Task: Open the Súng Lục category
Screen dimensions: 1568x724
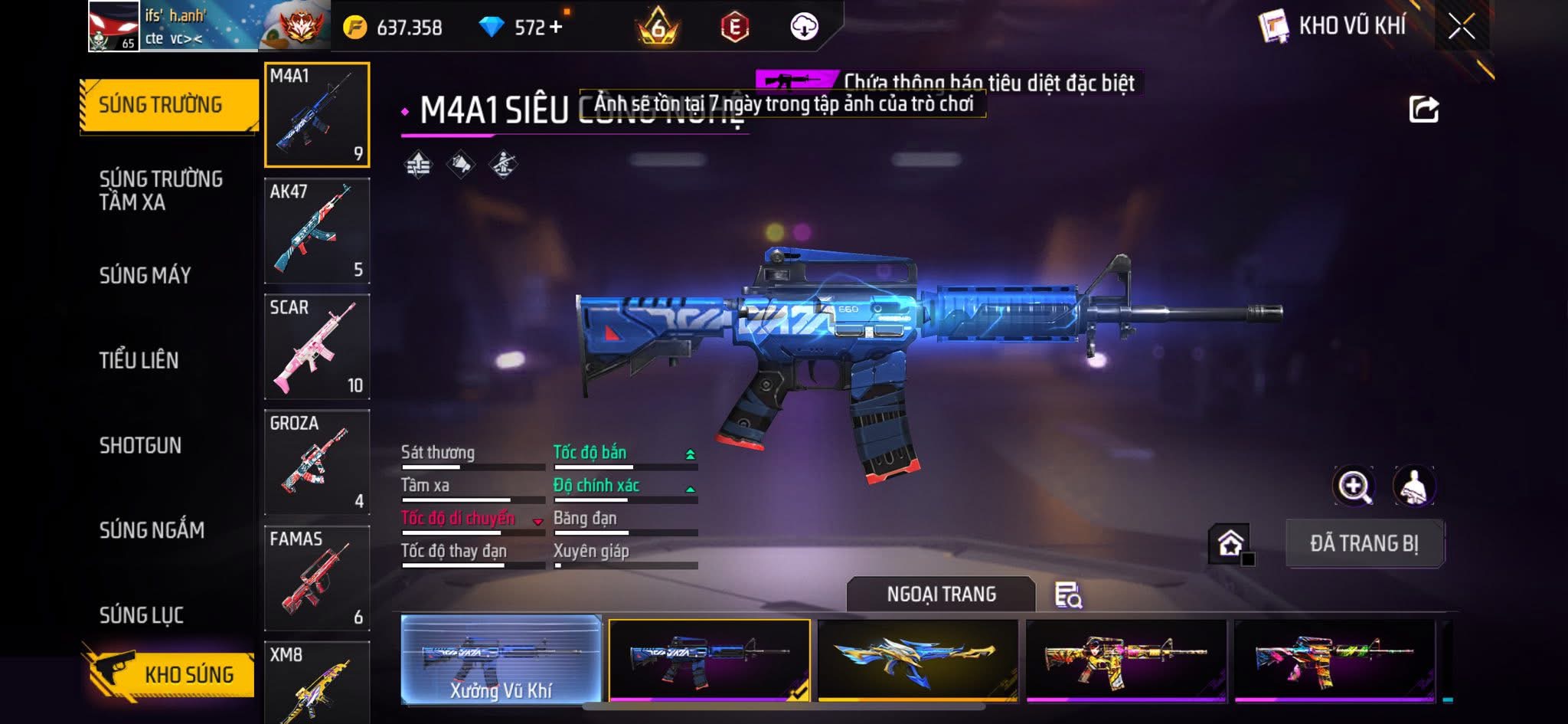Action: click(x=142, y=614)
